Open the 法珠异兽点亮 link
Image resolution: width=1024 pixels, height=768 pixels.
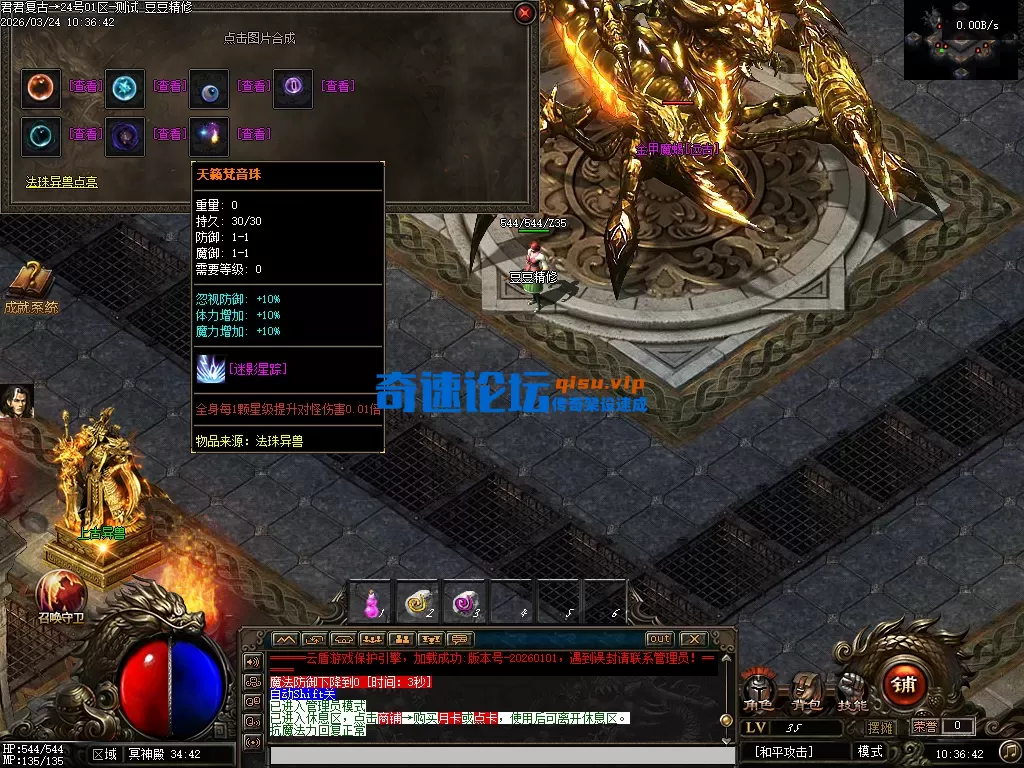coord(62,182)
